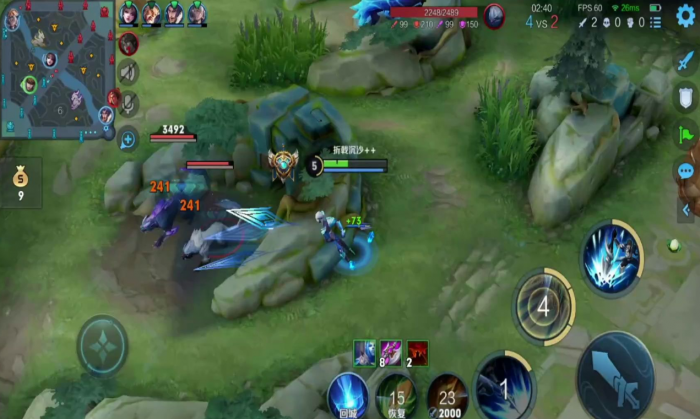Use the Restore (恢复) heal button
Screen dimensions: 700x419
tap(397, 395)
